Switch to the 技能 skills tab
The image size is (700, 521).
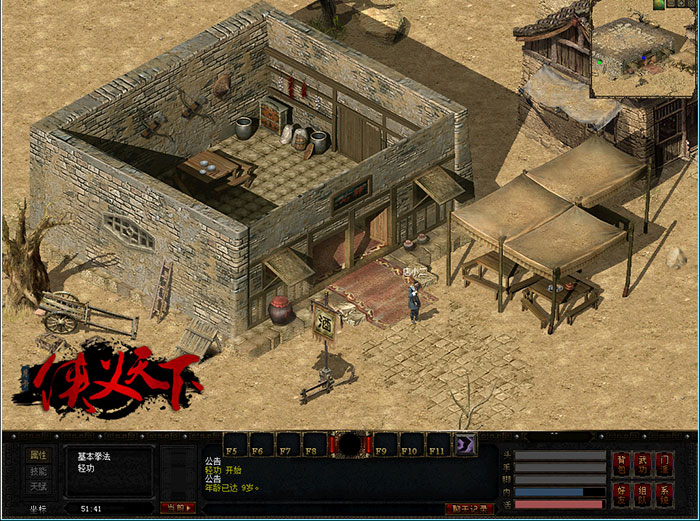(38, 471)
